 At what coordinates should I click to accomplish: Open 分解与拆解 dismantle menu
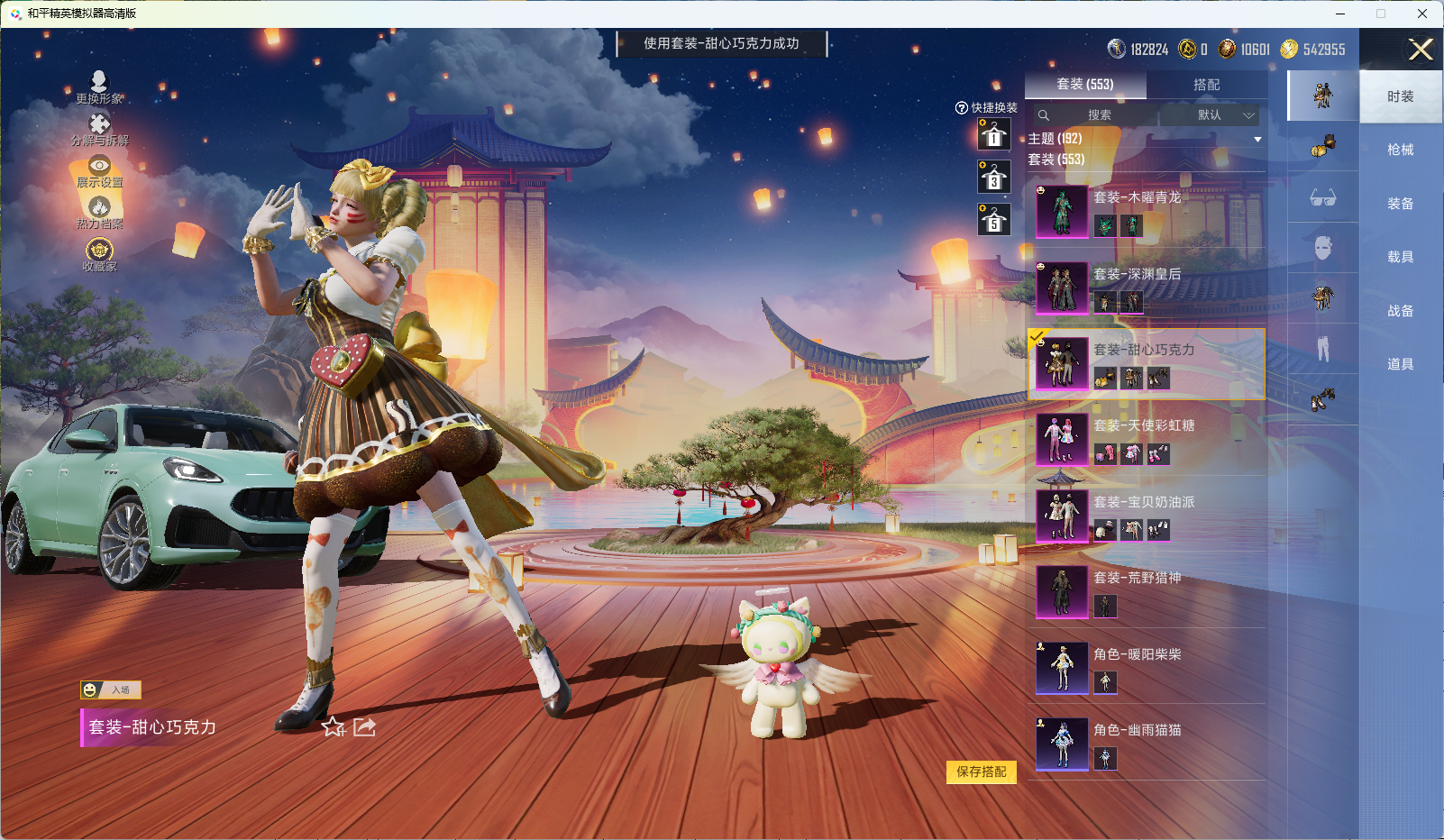click(99, 129)
